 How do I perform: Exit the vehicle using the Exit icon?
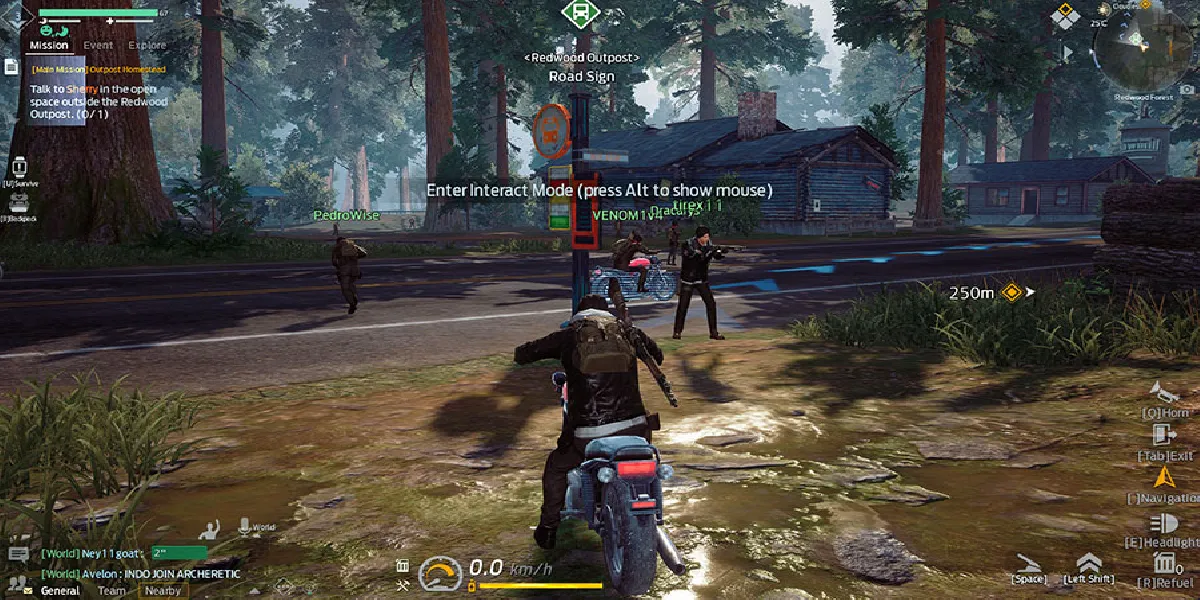[1163, 435]
